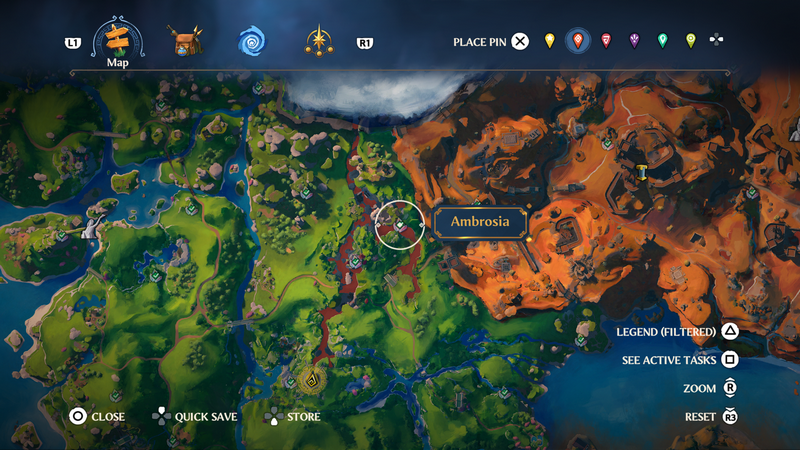Select the lime green map pin

(x=690, y=41)
